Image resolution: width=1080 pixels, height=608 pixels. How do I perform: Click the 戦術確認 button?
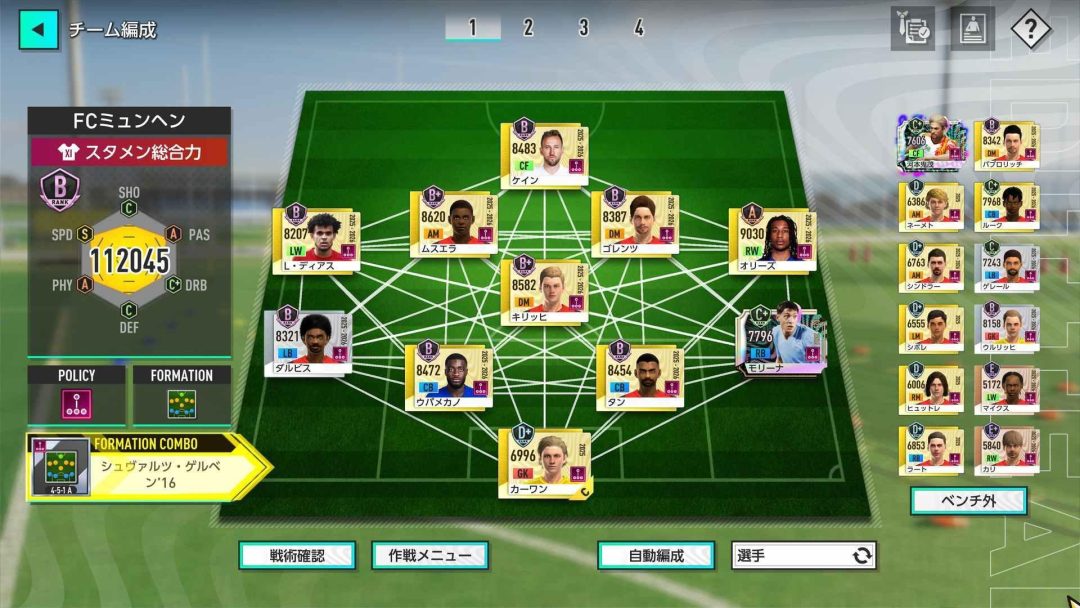297,555
